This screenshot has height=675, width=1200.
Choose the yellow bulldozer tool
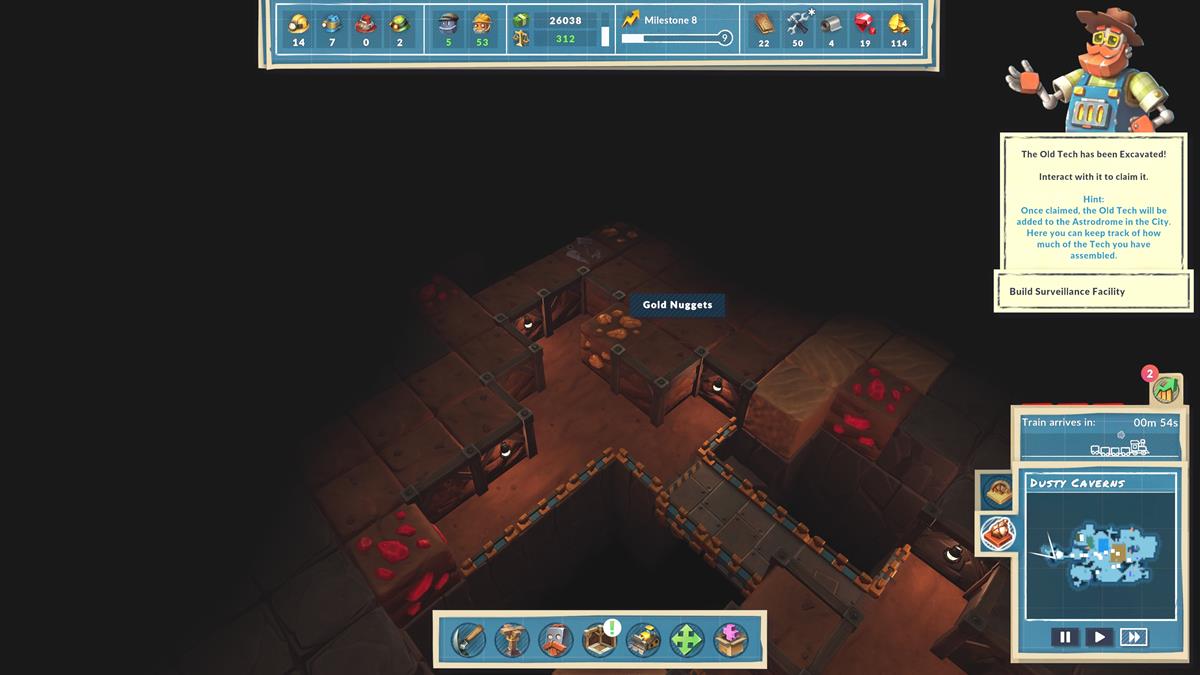click(644, 639)
